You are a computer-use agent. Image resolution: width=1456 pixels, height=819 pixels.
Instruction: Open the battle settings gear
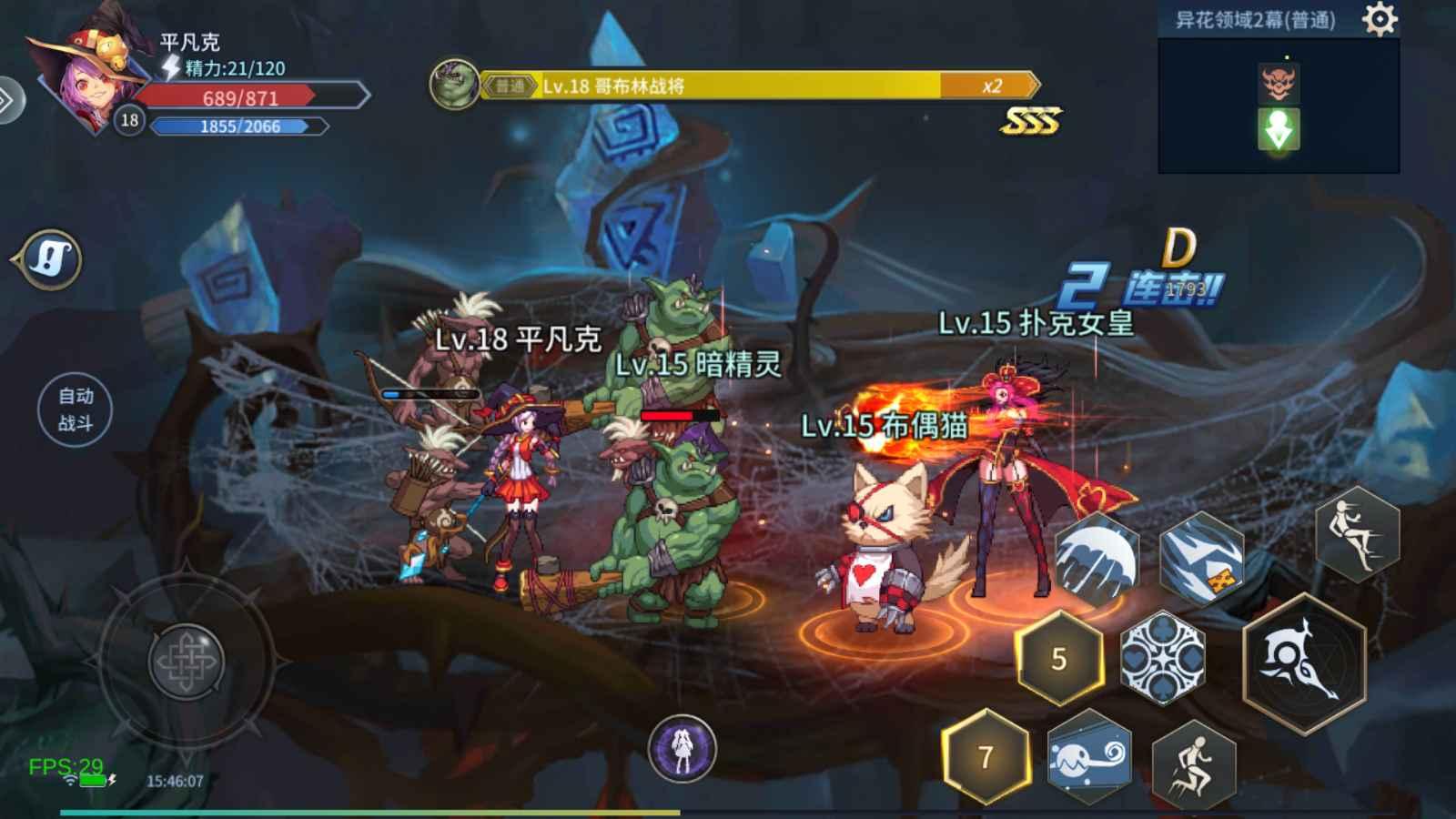[1381, 18]
